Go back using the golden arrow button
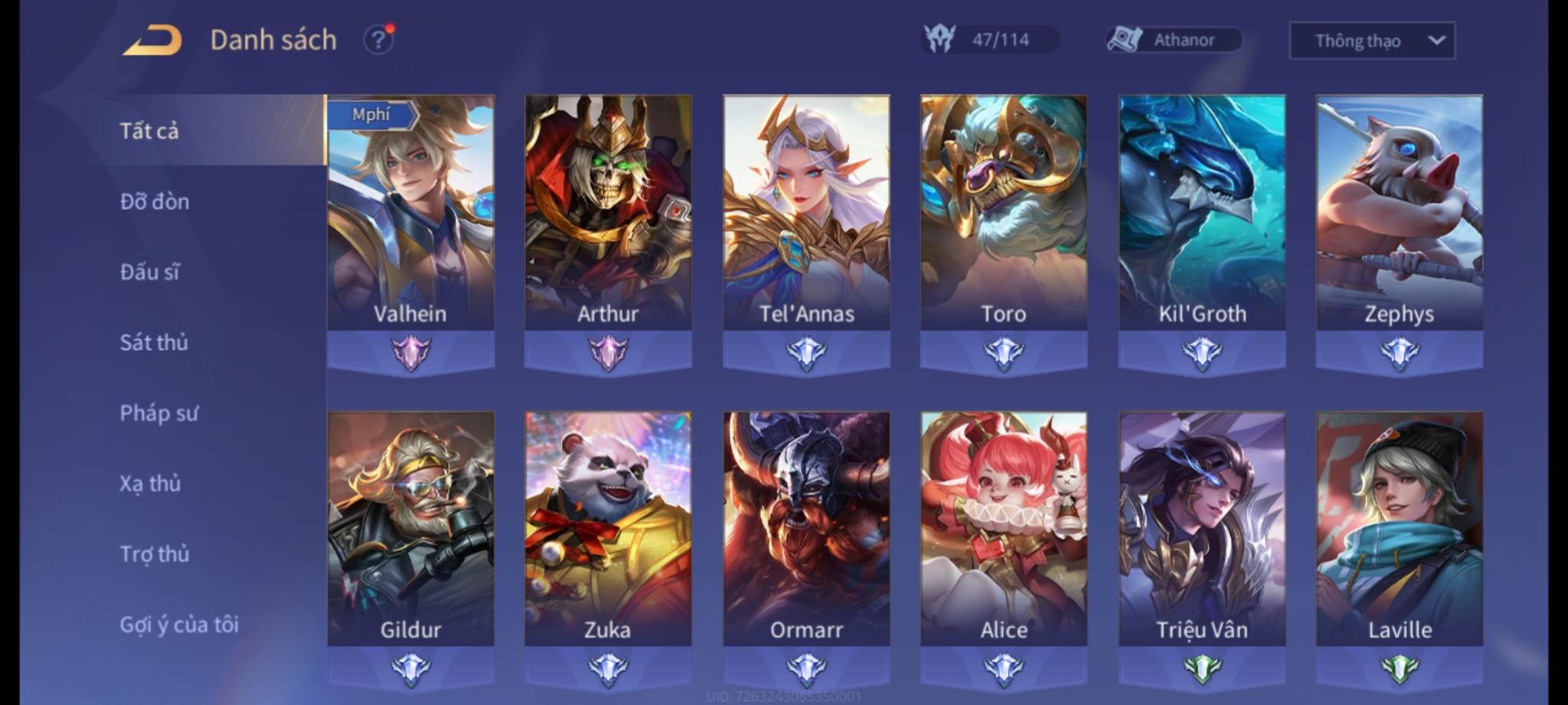Viewport: 1568px width, 705px height. pos(153,40)
